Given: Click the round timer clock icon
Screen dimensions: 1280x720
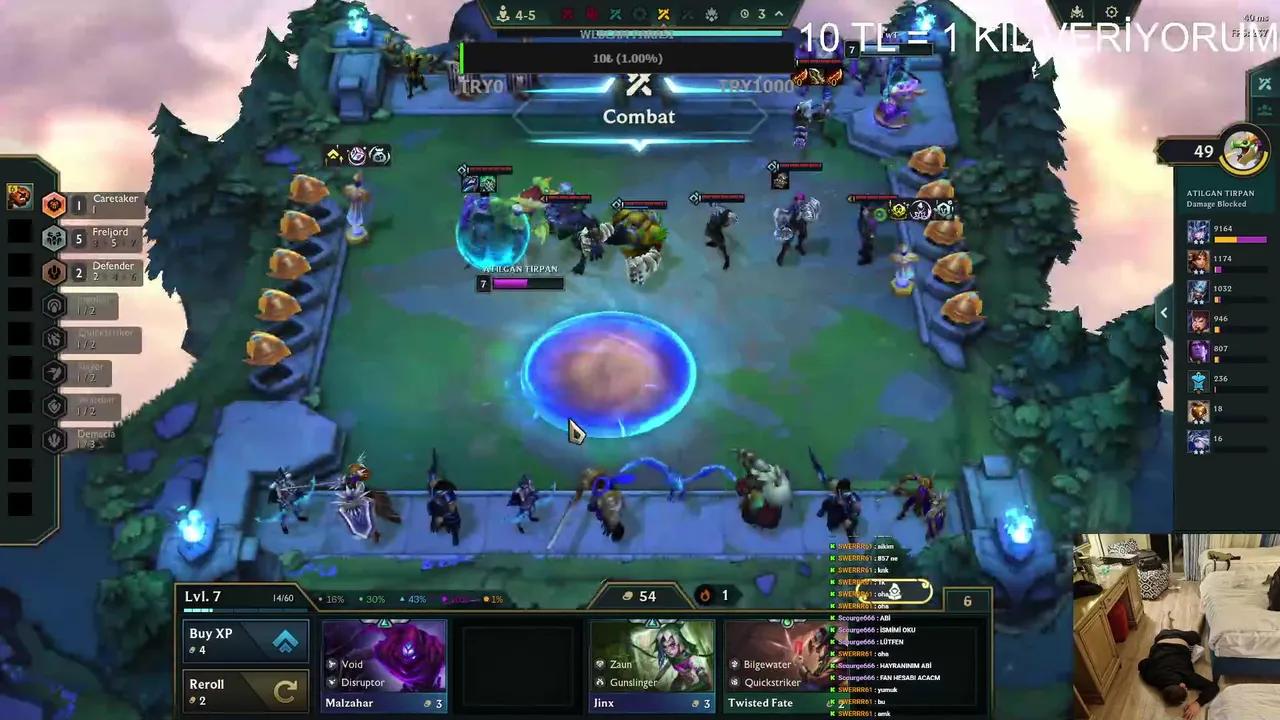Looking at the screenshot, I should click(745, 13).
